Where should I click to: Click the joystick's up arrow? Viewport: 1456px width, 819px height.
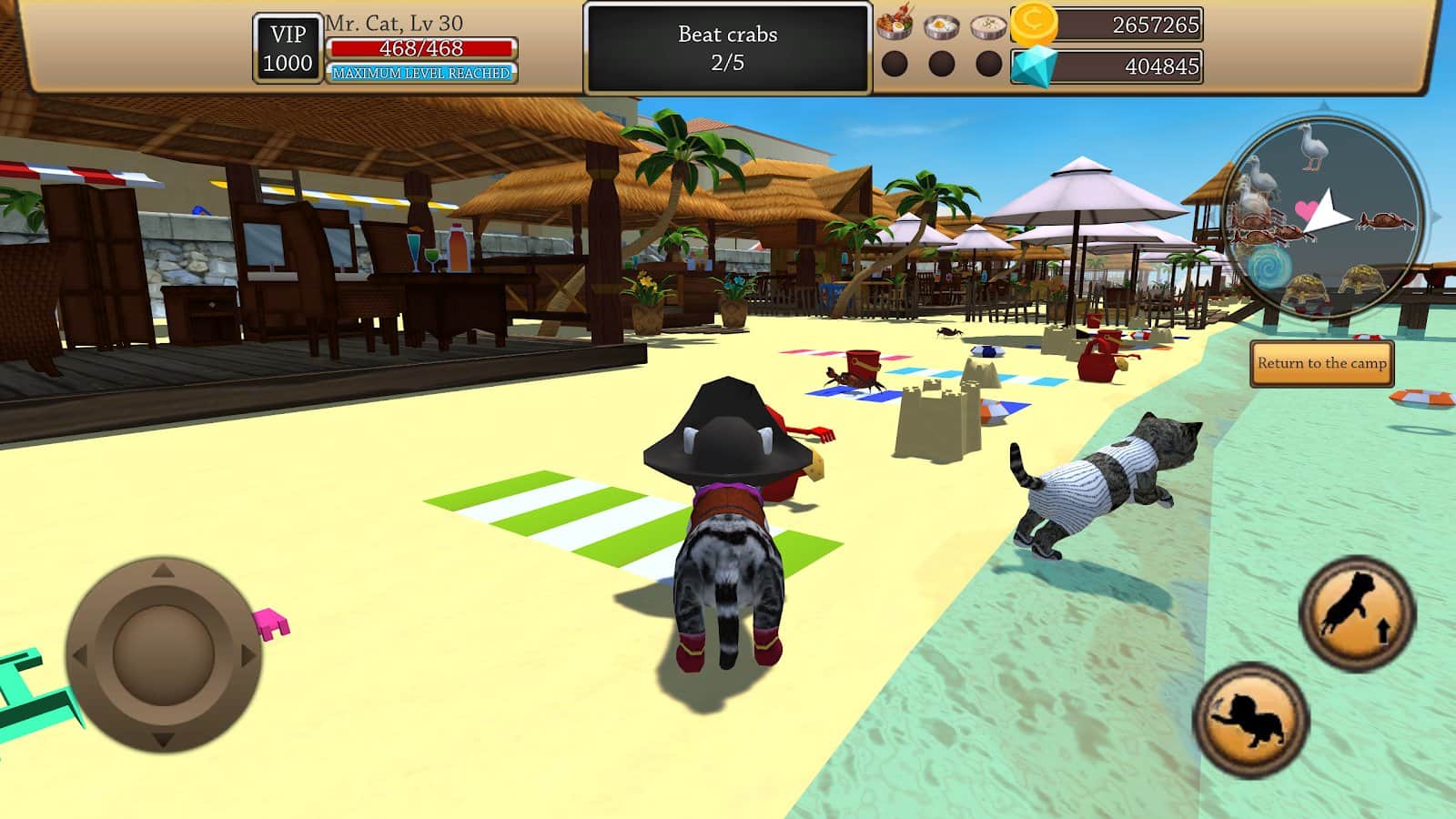pos(163,571)
